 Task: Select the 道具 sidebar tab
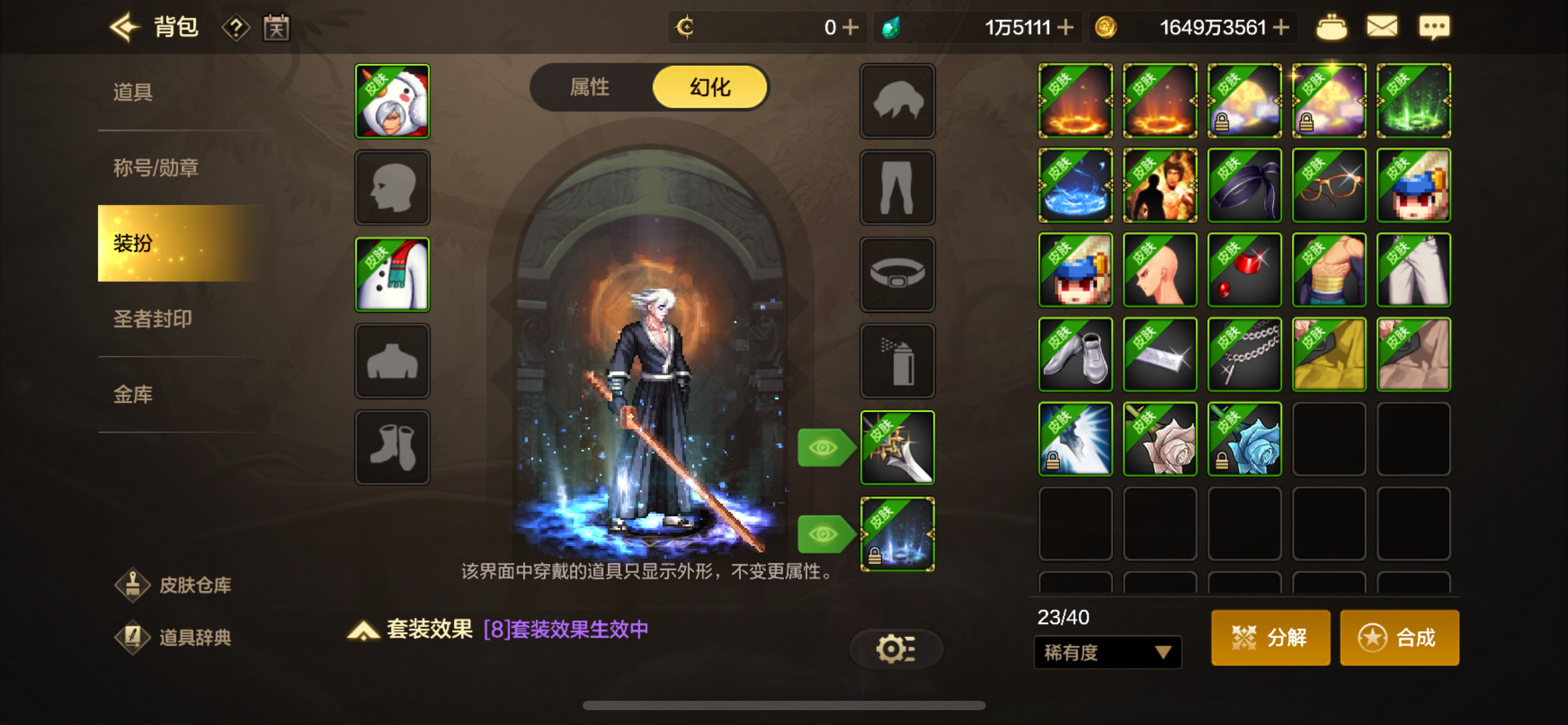pyautogui.click(x=132, y=92)
